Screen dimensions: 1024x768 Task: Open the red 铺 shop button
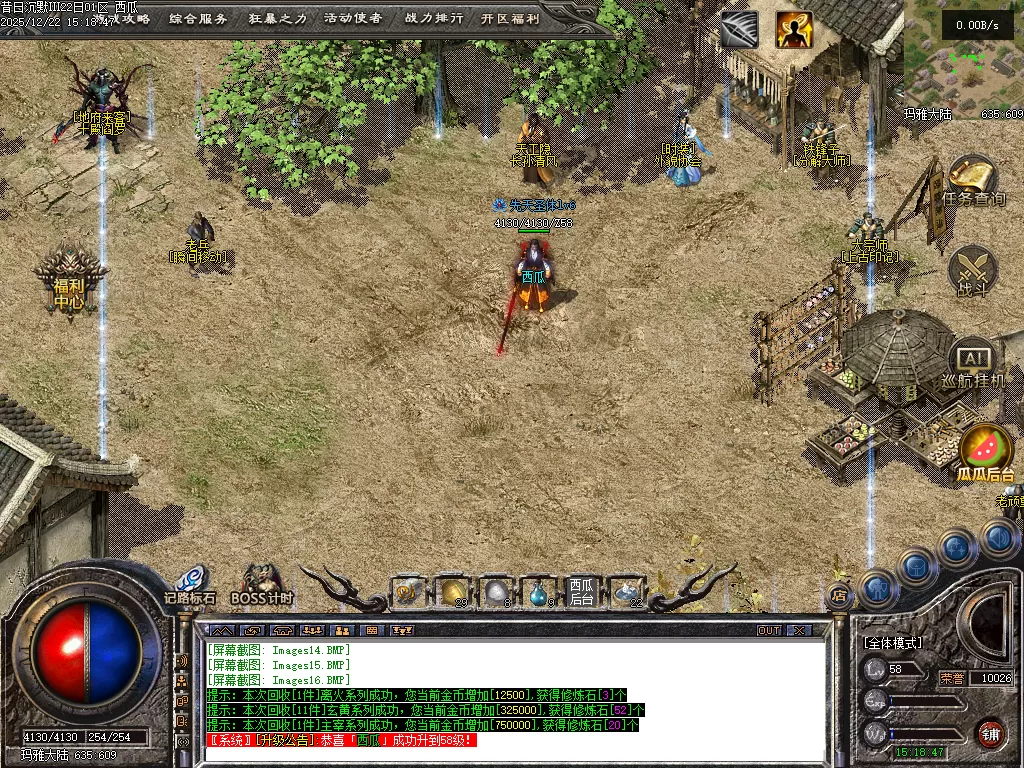coord(990,733)
